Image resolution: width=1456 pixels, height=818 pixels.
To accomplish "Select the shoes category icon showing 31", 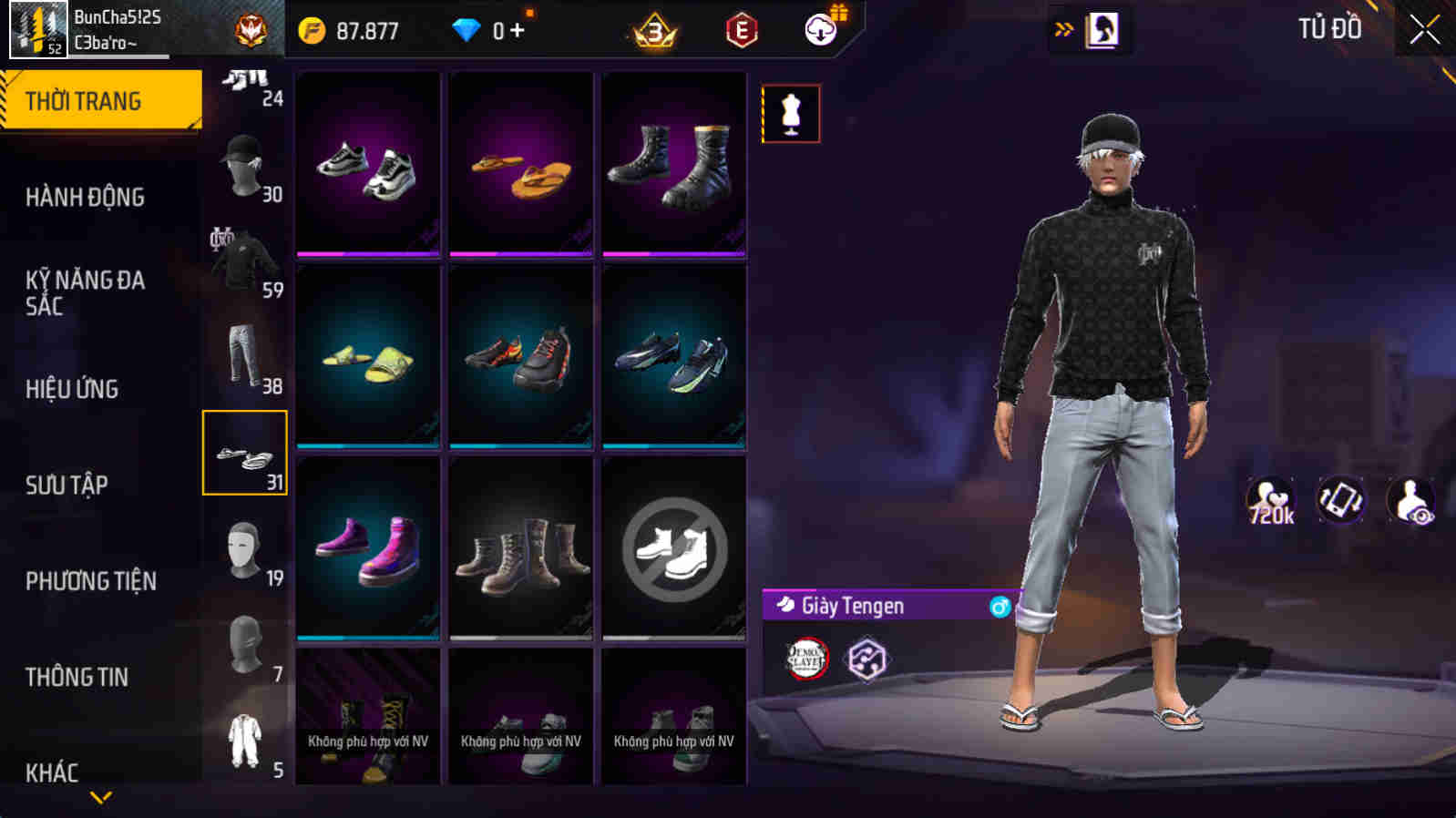I will click(x=244, y=453).
